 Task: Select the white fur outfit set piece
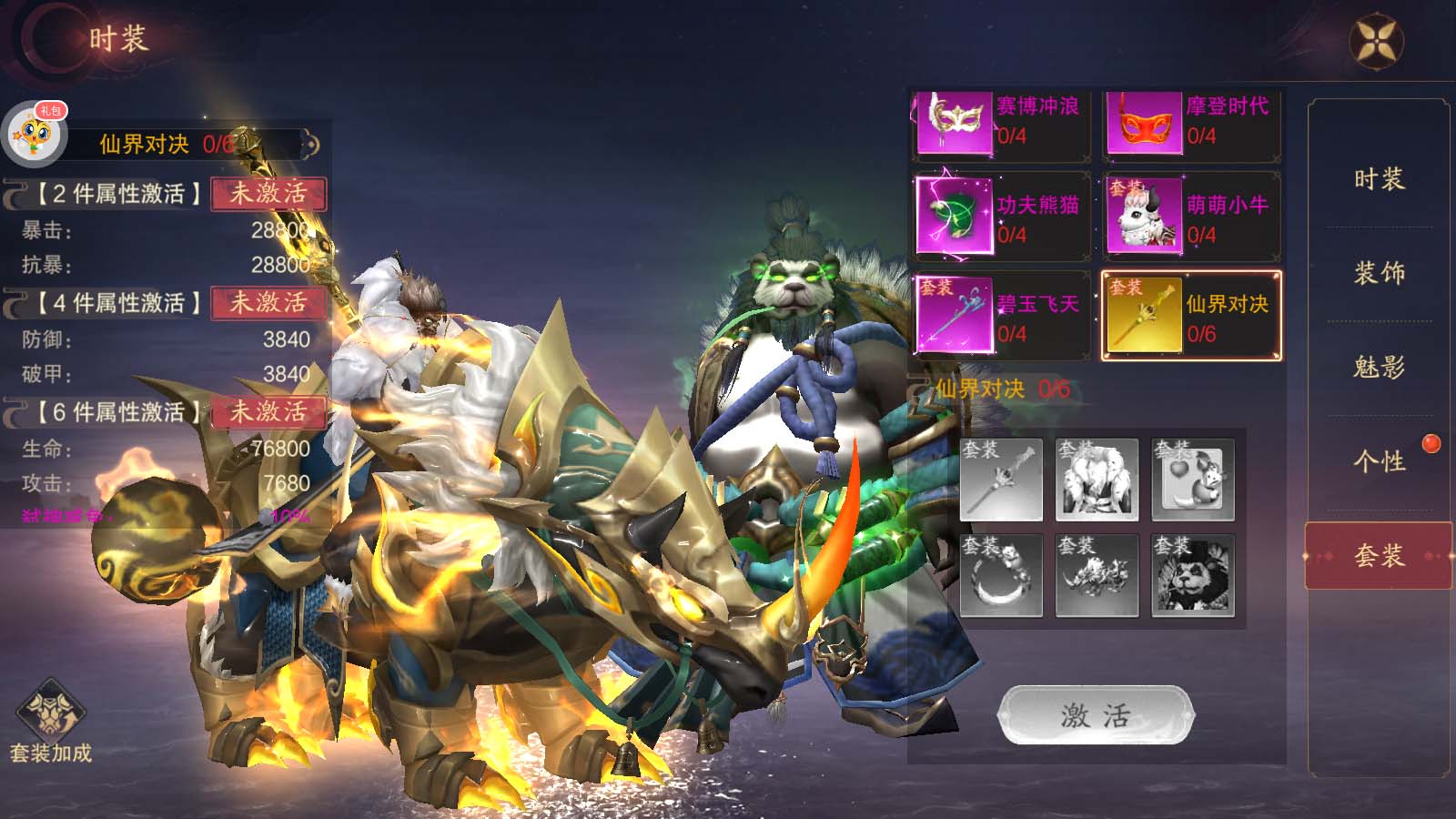pos(1097,480)
